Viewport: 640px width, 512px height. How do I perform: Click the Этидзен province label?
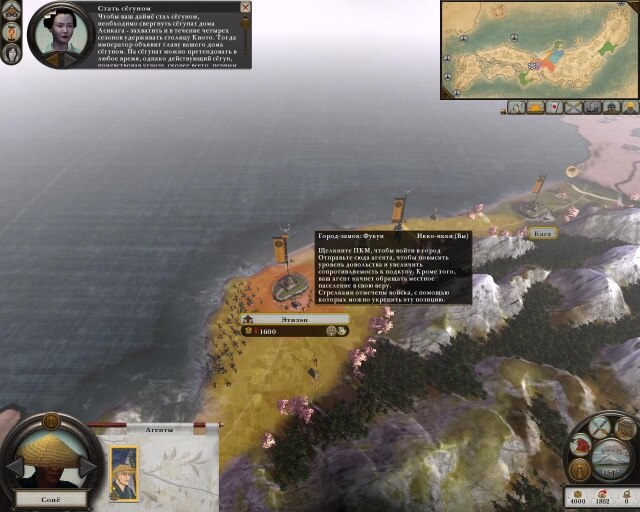pos(297,319)
